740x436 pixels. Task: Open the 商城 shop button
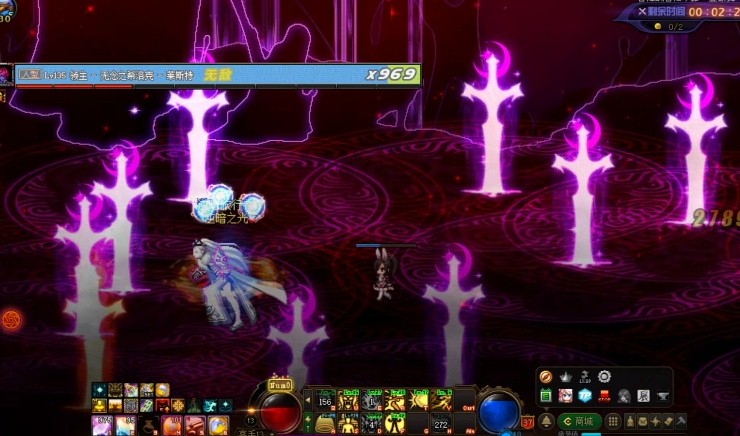point(579,421)
